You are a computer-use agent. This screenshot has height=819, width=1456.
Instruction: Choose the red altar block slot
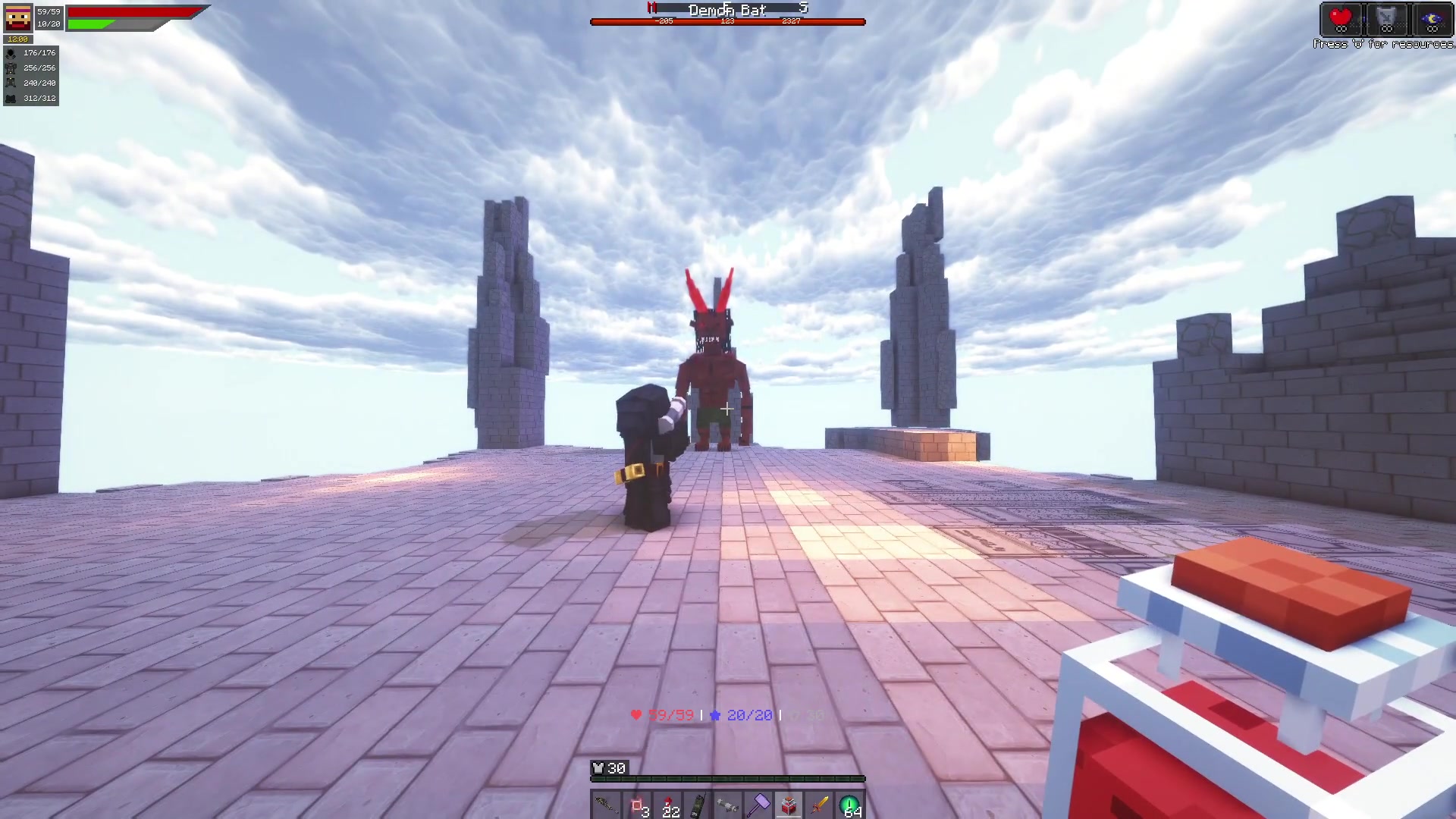coord(789,805)
